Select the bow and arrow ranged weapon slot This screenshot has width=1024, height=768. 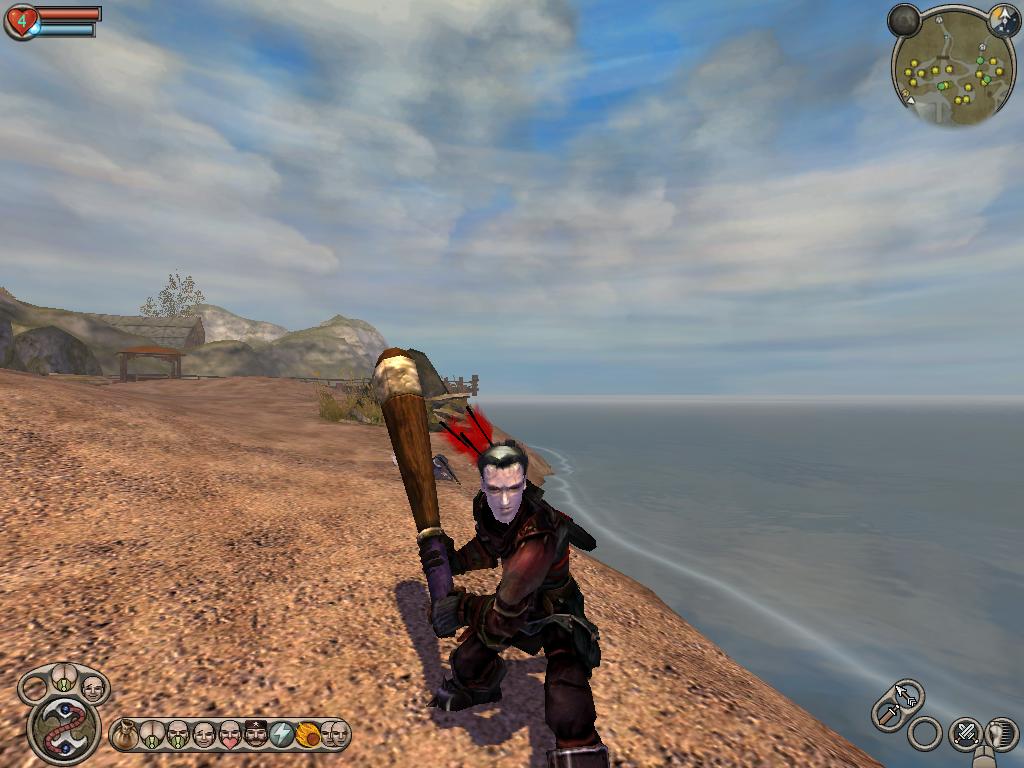pyautogui.click(x=908, y=692)
